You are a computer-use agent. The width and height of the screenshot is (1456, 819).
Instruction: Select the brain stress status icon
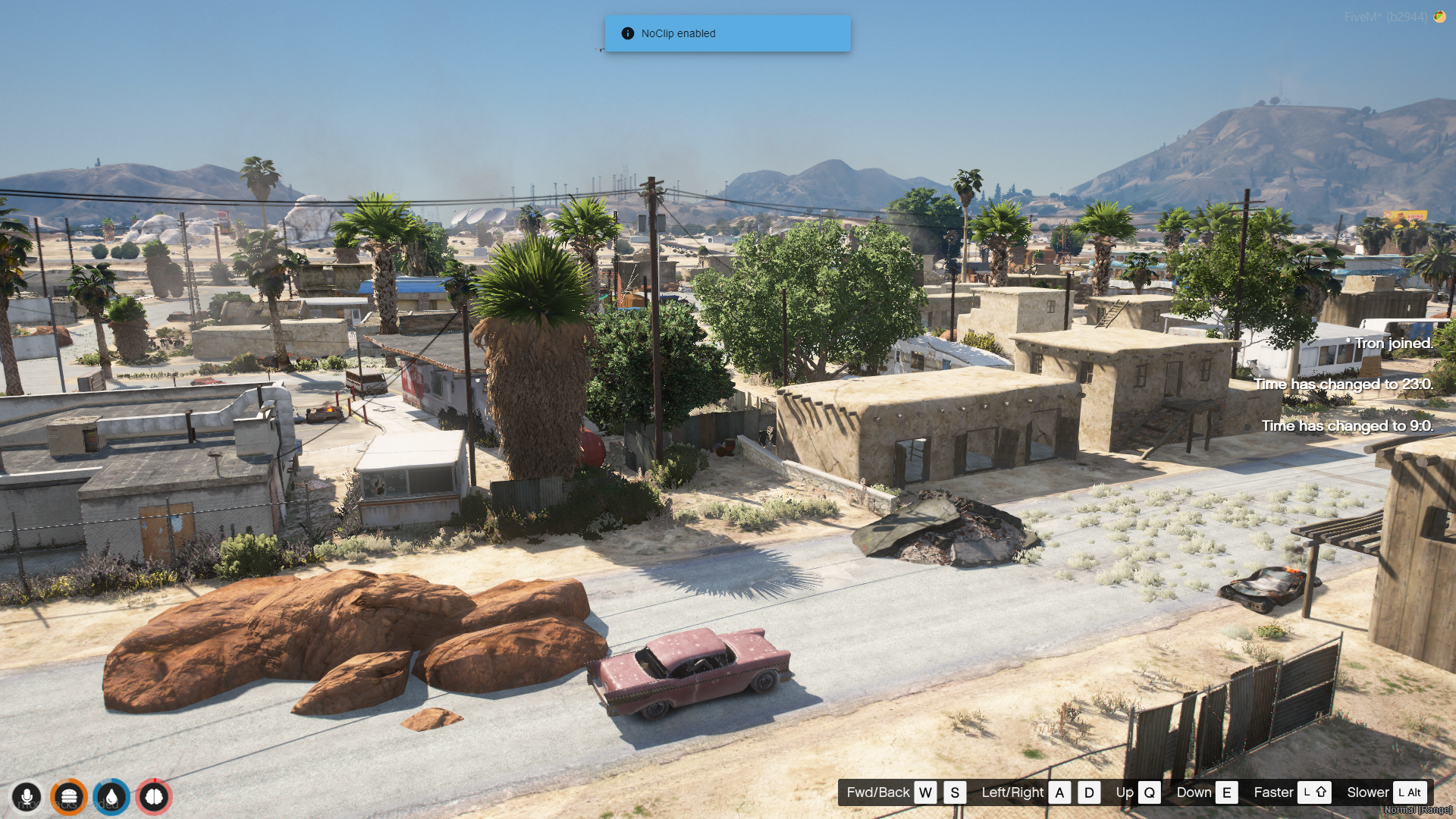click(x=154, y=797)
